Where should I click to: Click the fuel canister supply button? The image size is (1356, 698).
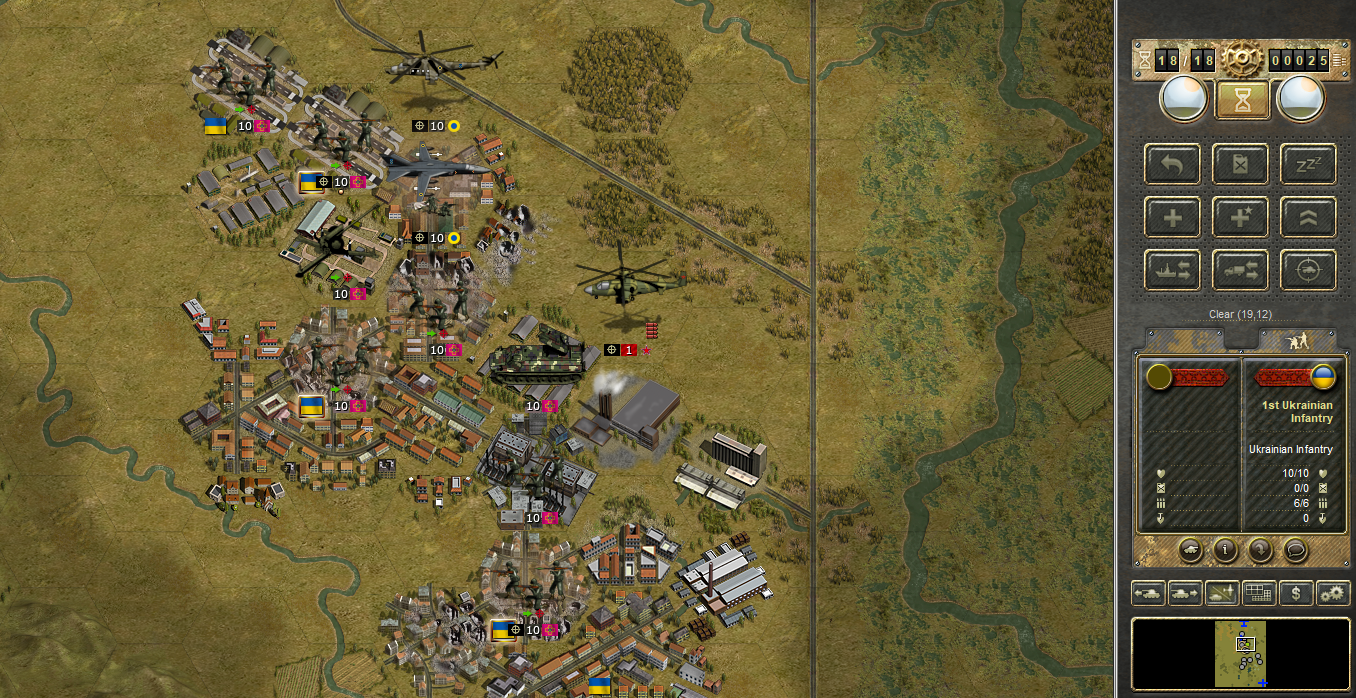(1241, 164)
